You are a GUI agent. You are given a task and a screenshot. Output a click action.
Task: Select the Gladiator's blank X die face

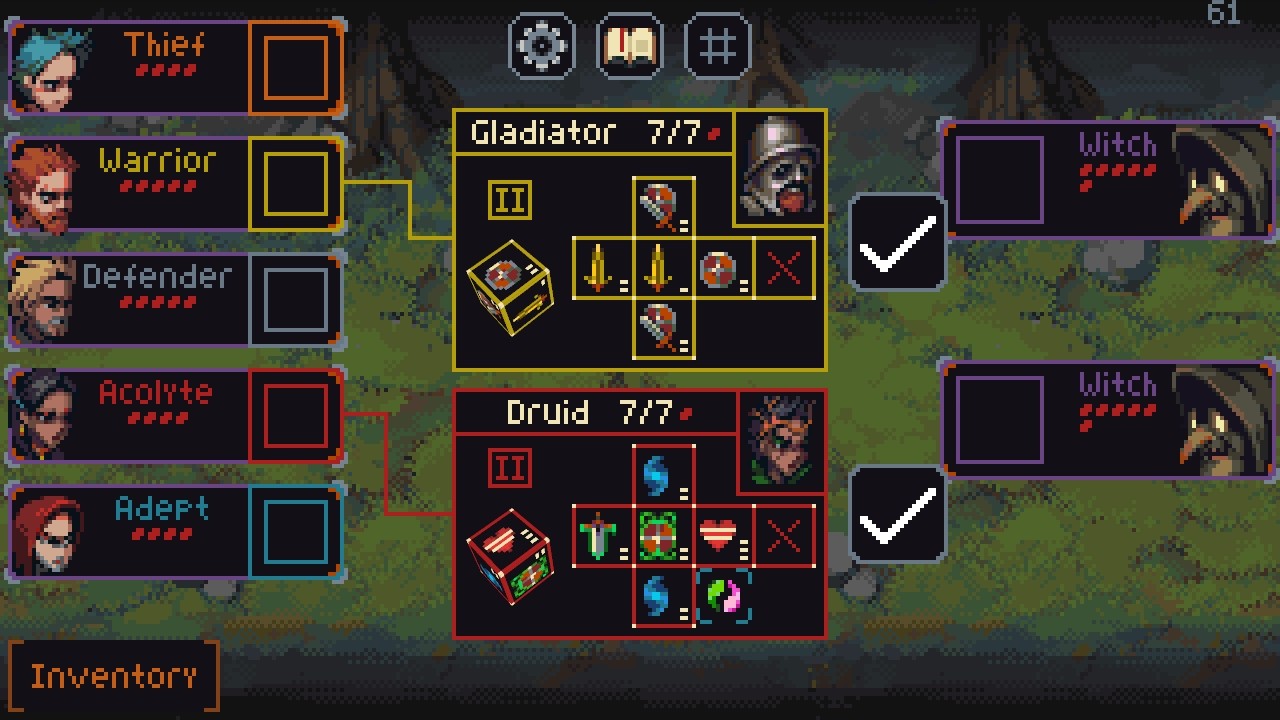(784, 268)
